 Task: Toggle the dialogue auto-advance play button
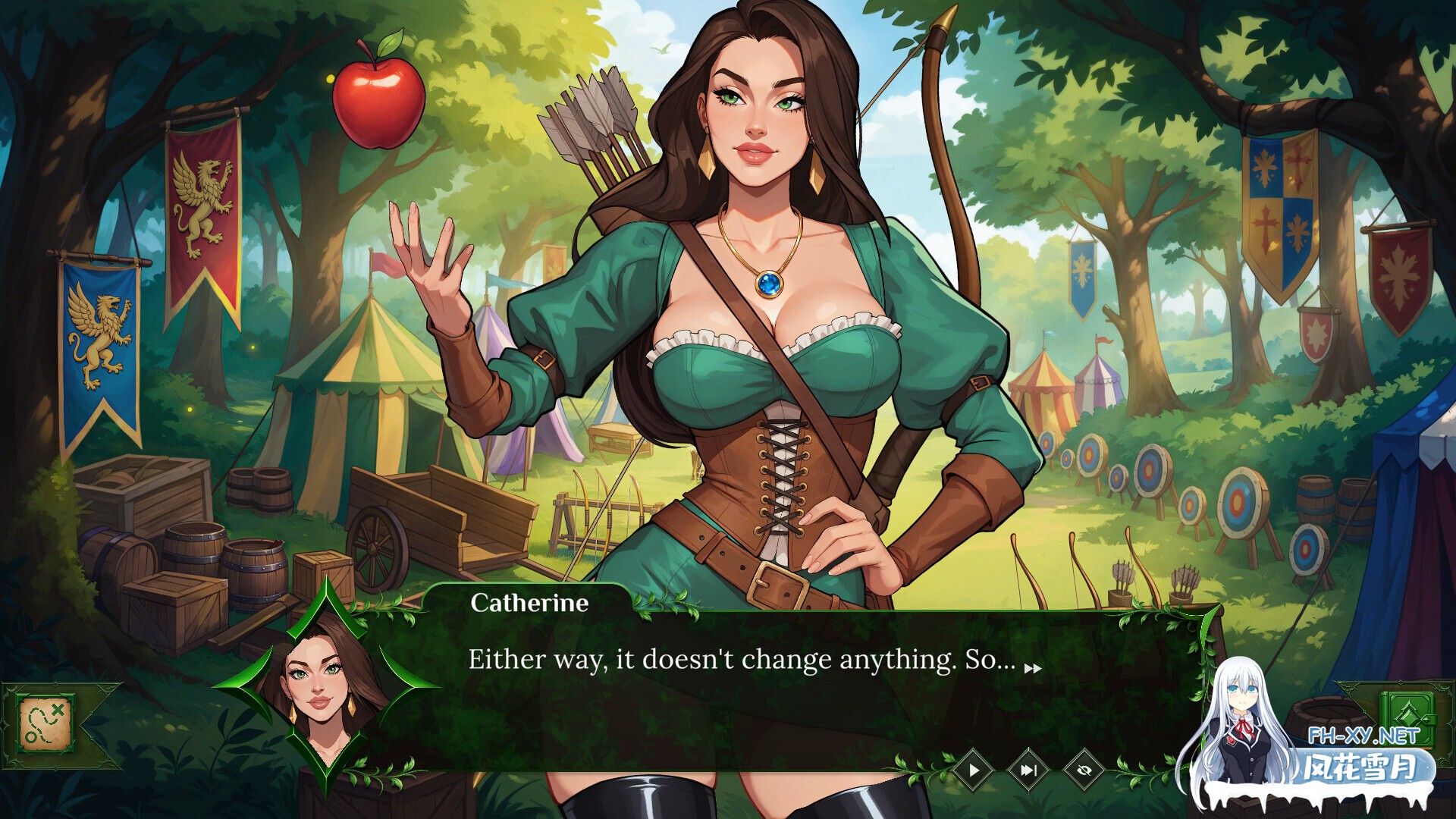pyautogui.click(x=973, y=770)
